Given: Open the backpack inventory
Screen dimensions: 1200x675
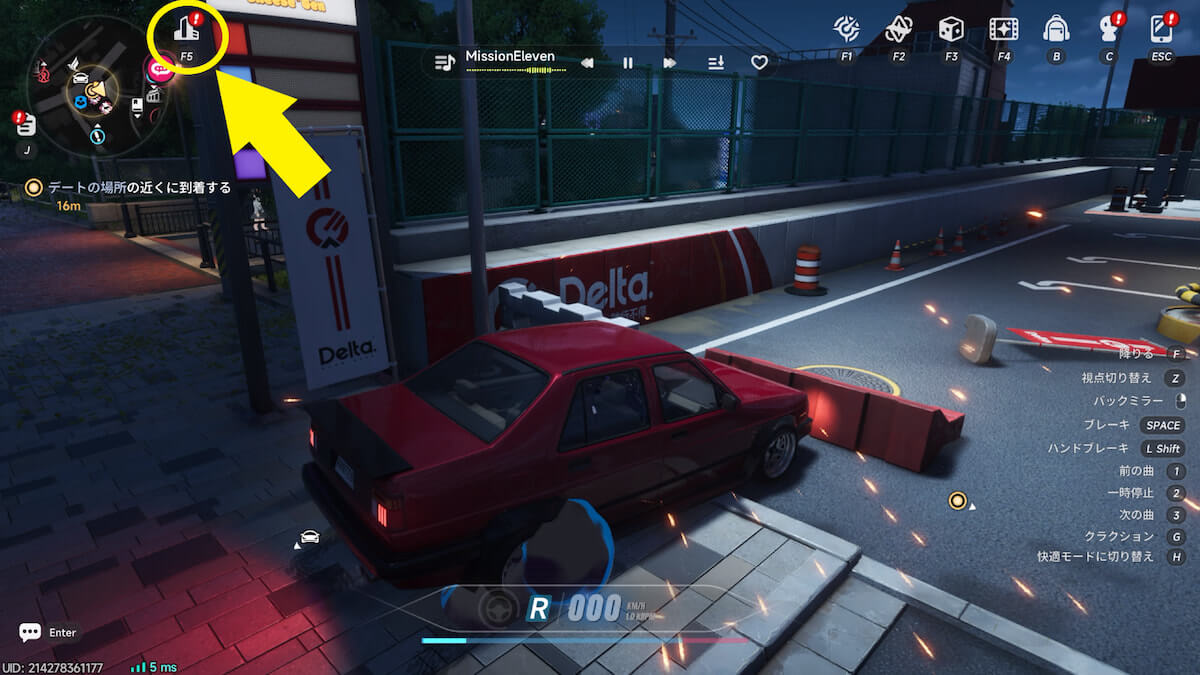Looking at the screenshot, I should [x=1056, y=29].
